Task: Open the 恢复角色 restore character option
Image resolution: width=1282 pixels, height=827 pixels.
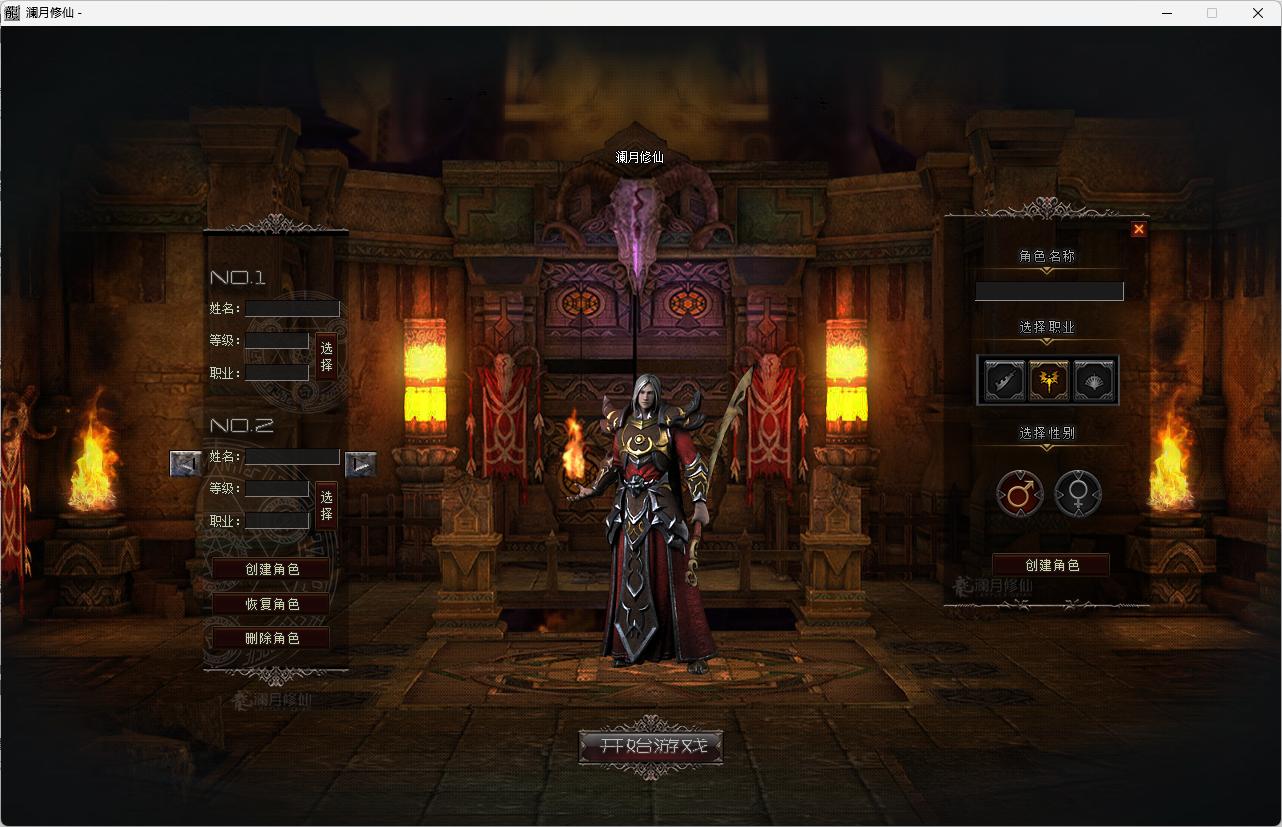Action: point(271,604)
